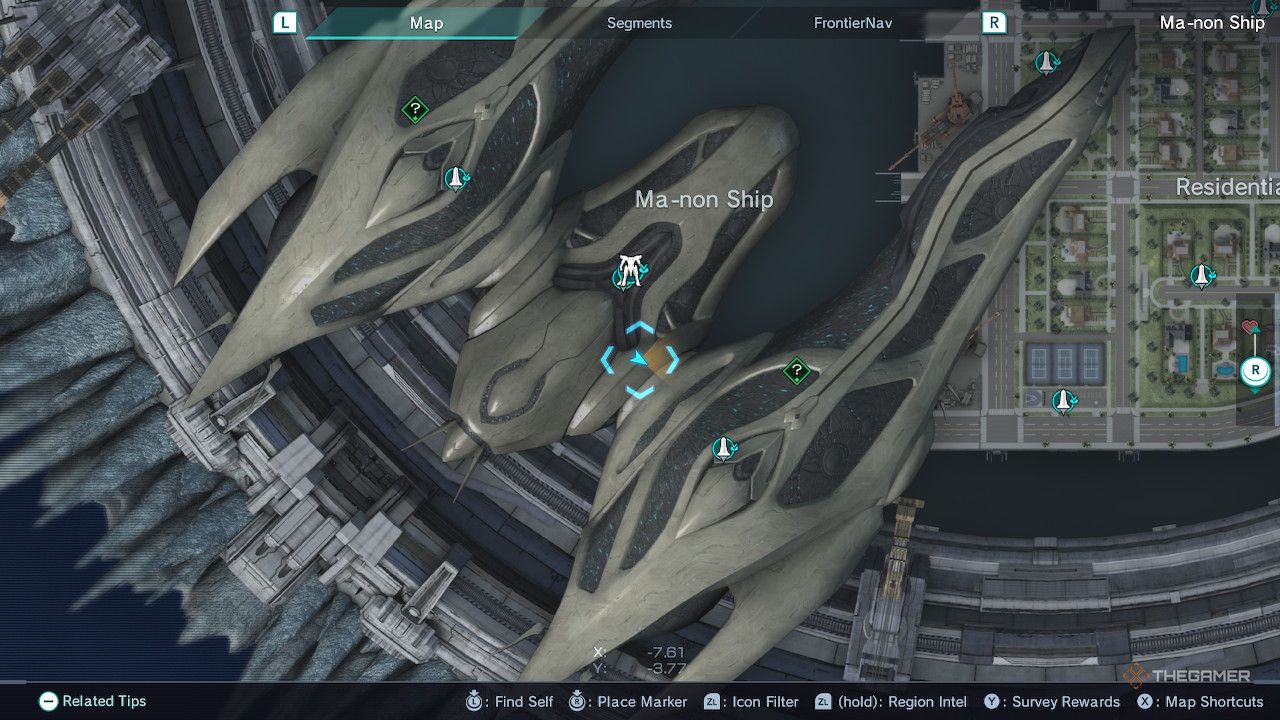The image size is (1280, 720).
Task: Enable the Region Intel overlay
Action: 826,702
